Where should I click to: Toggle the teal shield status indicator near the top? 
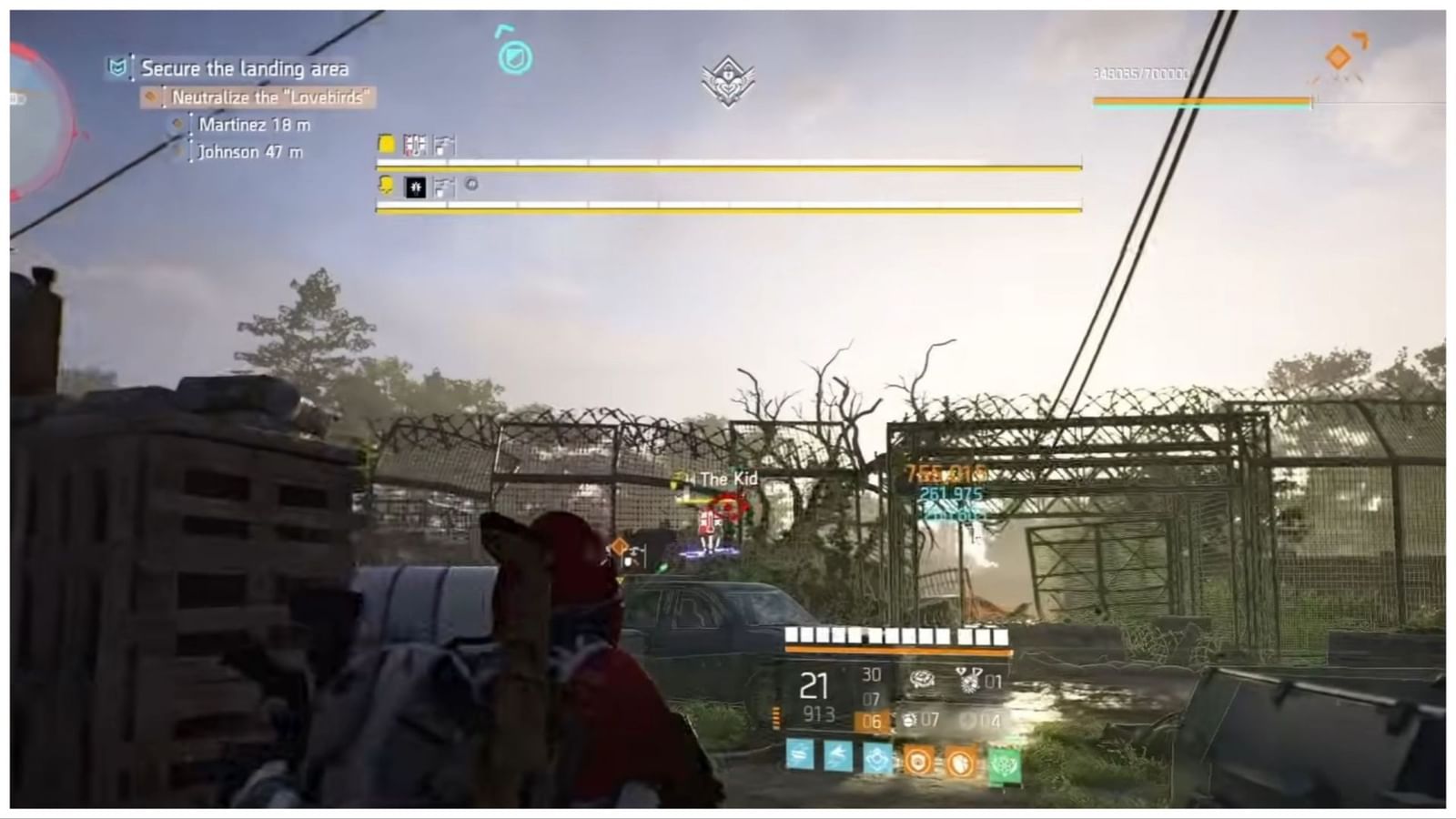tap(513, 56)
